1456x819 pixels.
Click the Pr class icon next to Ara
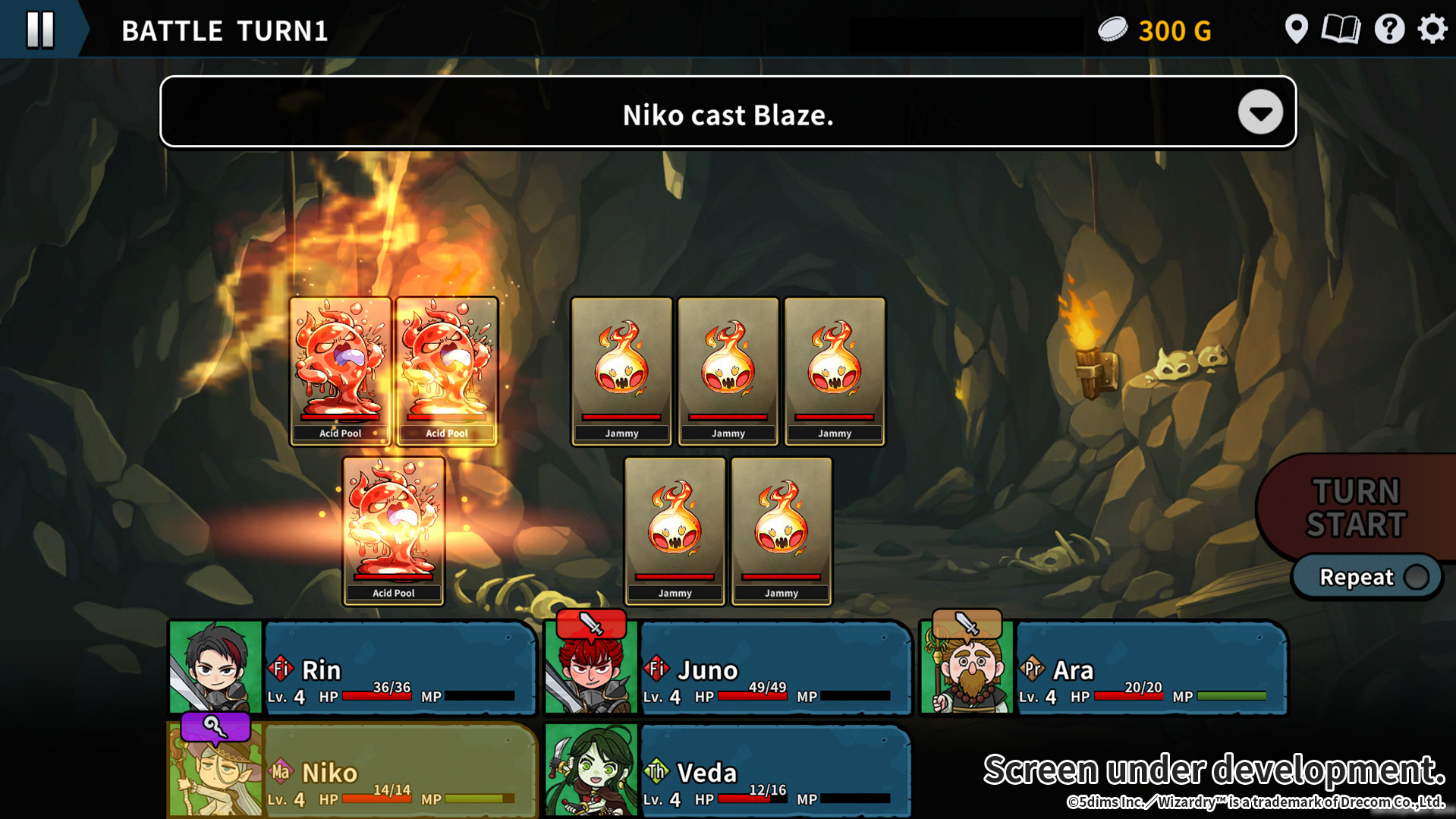coord(1031,669)
